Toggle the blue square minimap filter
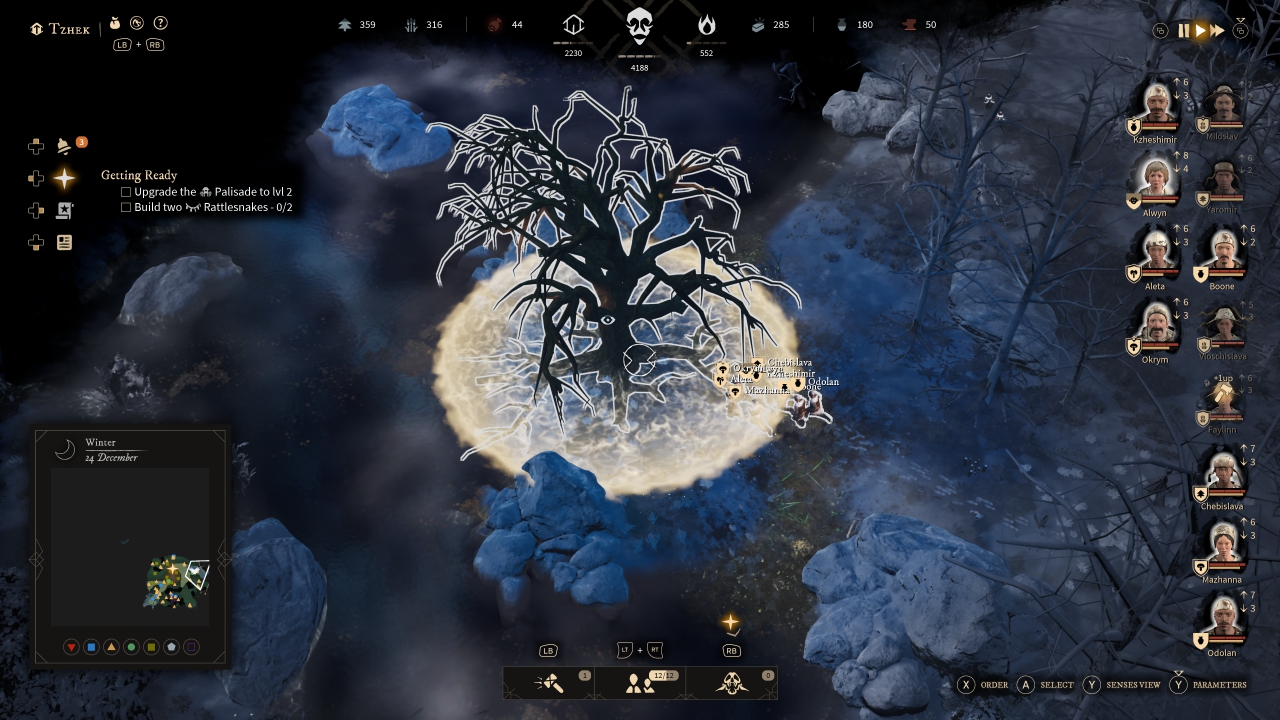This screenshot has height=720, width=1280. coord(91,647)
